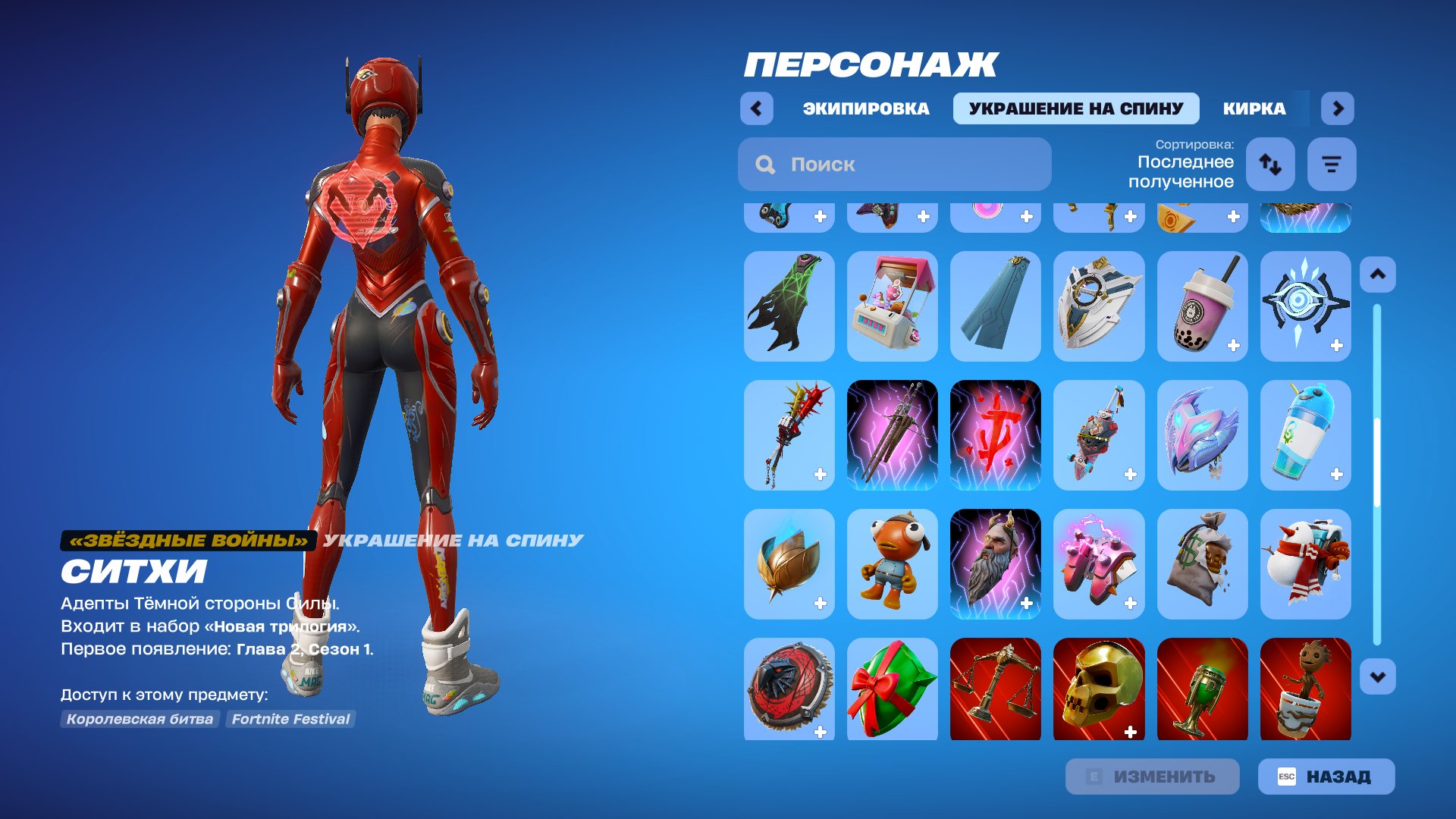Go back a category with the left arrow

pyautogui.click(x=755, y=108)
